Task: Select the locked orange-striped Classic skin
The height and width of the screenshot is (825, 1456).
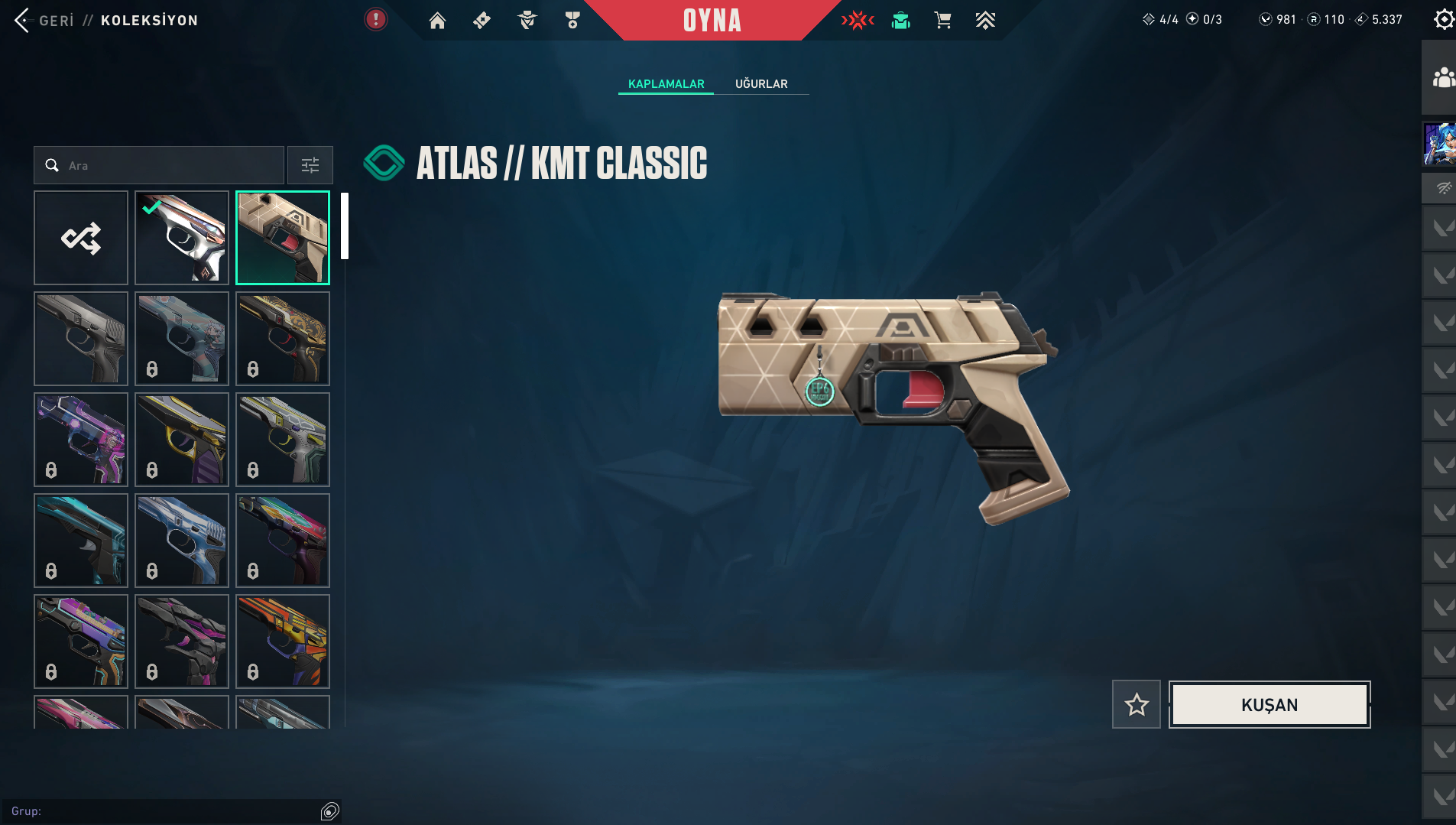Action: pyautogui.click(x=283, y=641)
